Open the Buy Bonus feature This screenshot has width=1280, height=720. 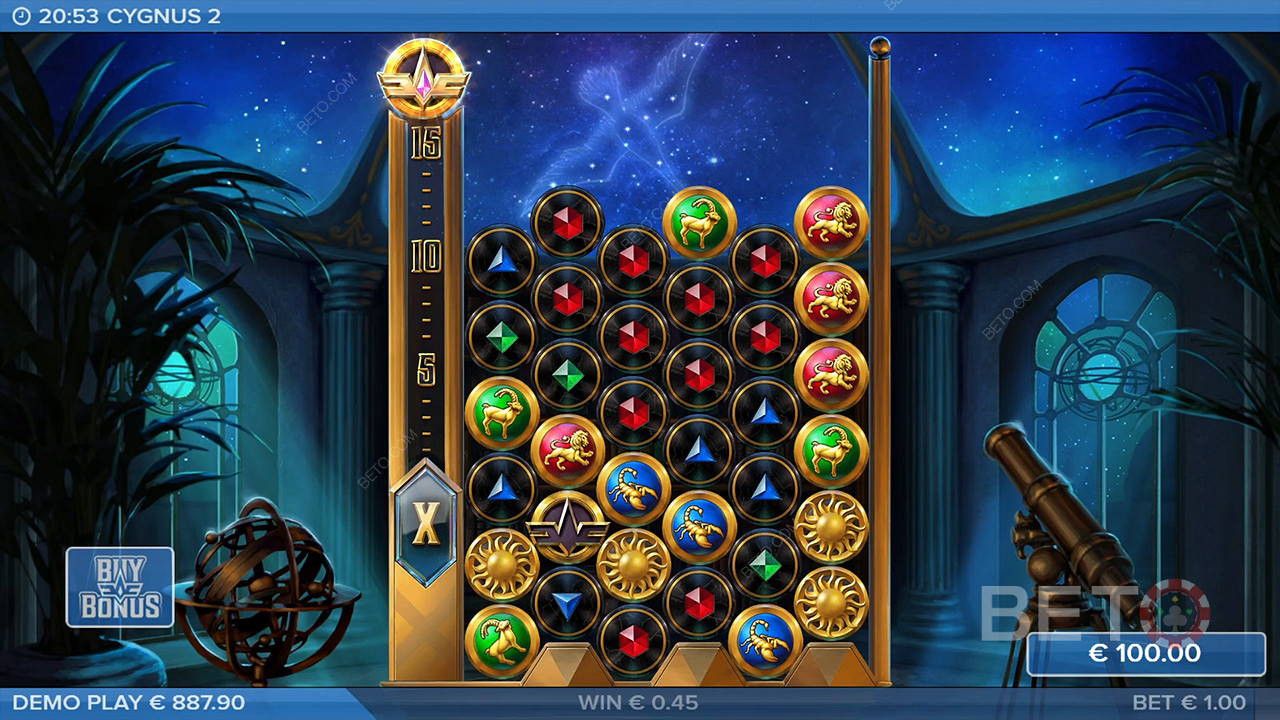click(x=120, y=587)
